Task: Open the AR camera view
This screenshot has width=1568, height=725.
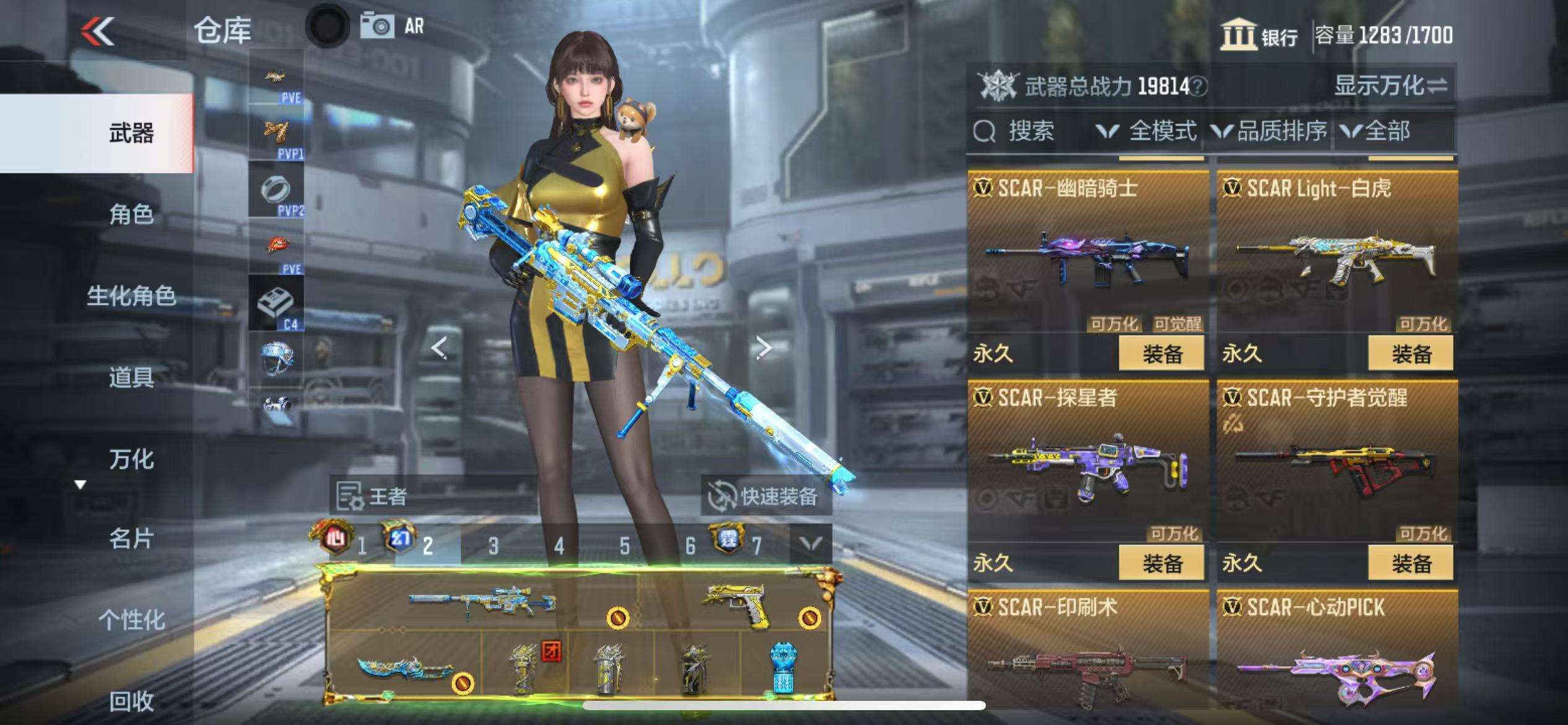Action: click(393, 27)
